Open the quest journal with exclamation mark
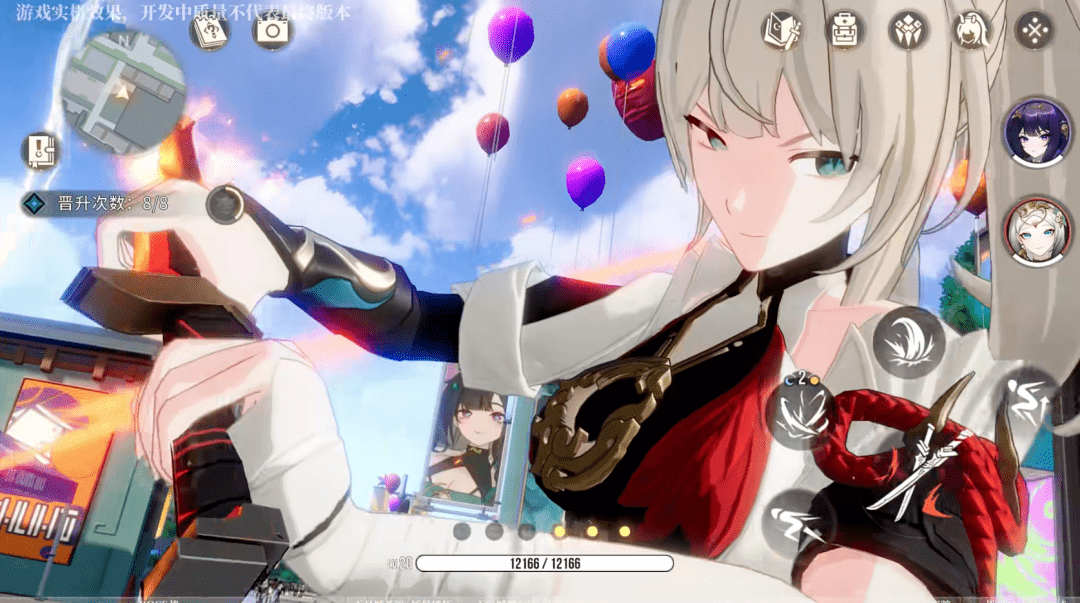The image size is (1080, 603). tap(41, 150)
